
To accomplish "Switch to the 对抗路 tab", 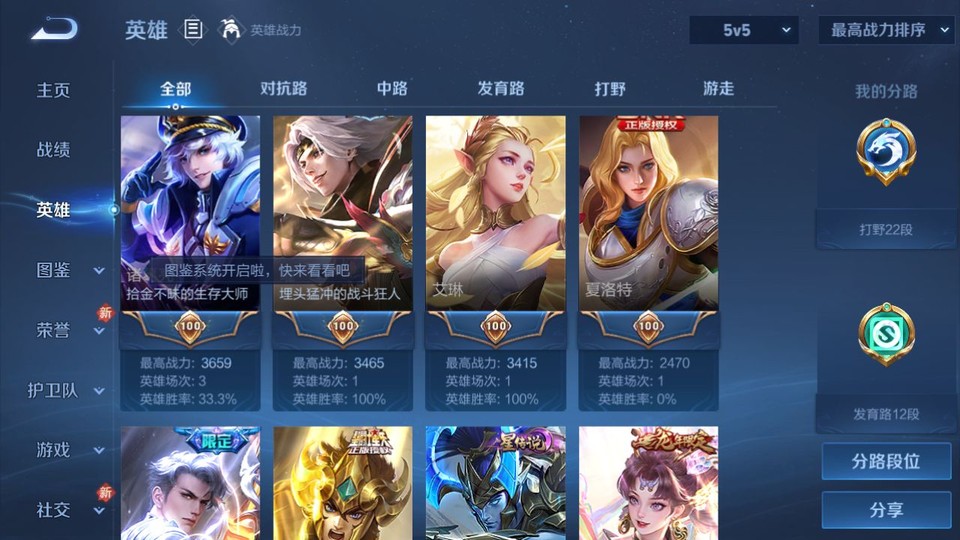I will click(x=283, y=89).
